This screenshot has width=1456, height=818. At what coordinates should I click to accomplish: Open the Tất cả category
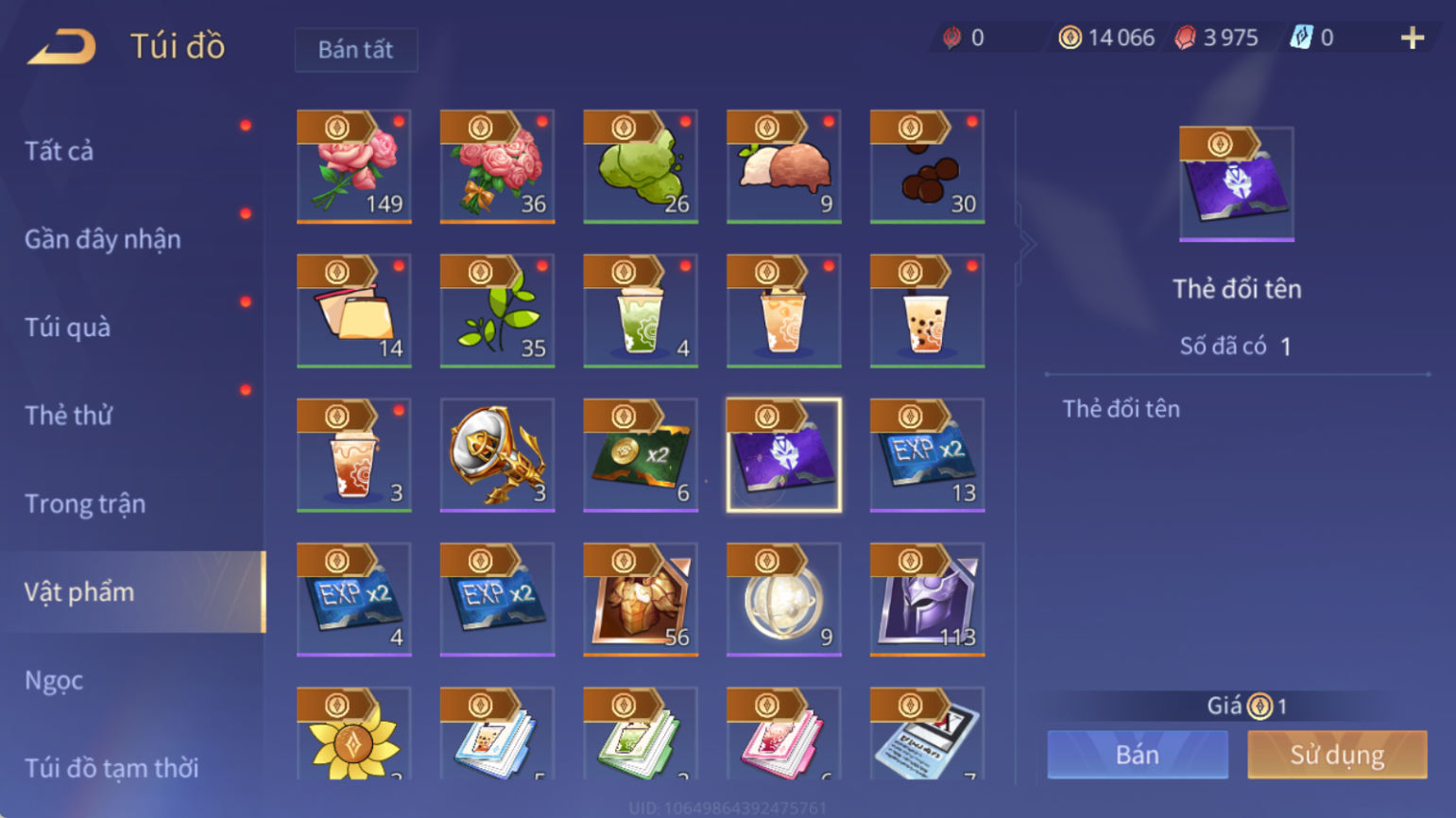[60, 151]
